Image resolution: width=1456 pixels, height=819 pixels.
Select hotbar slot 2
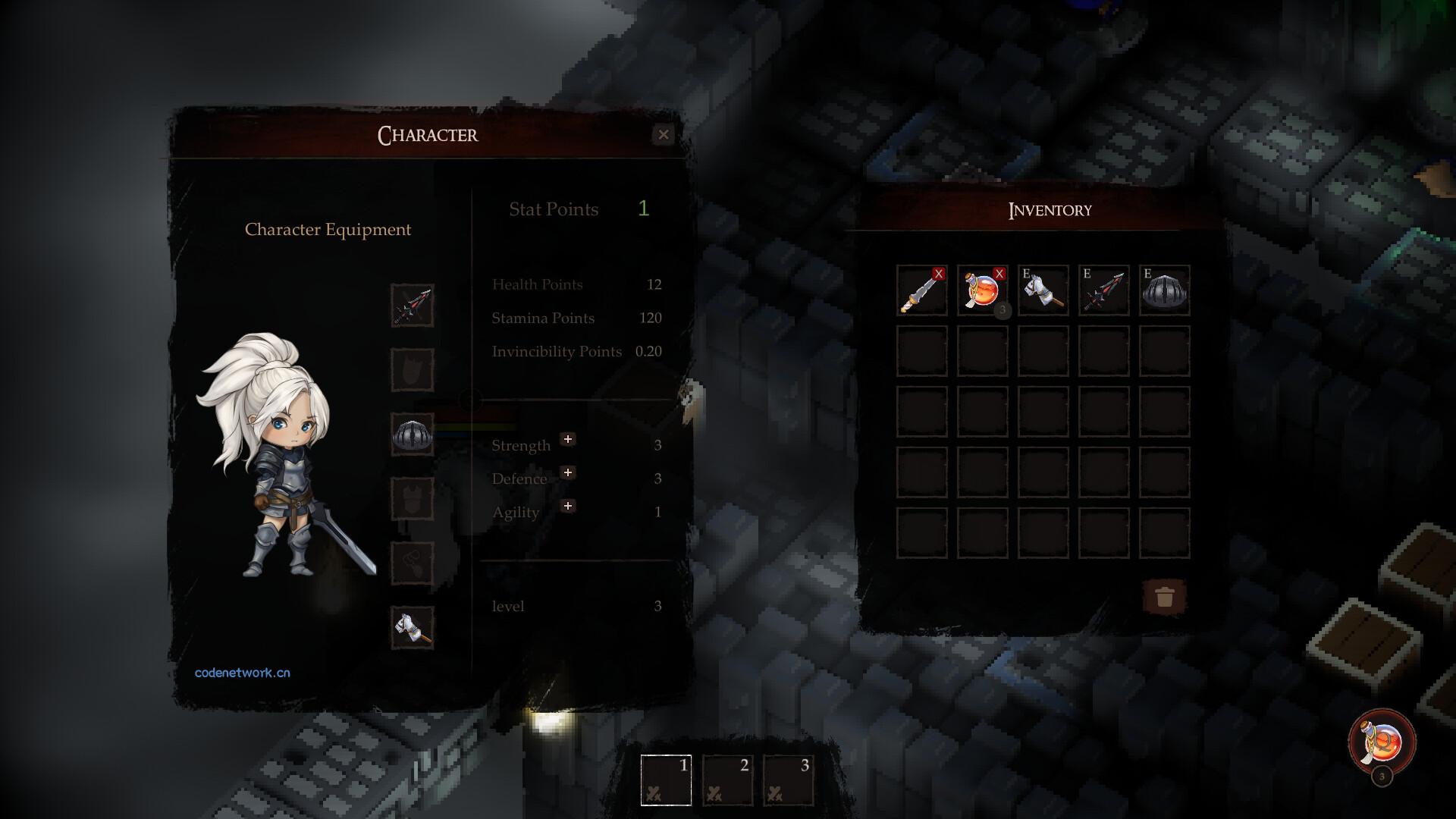coord(727,780)
